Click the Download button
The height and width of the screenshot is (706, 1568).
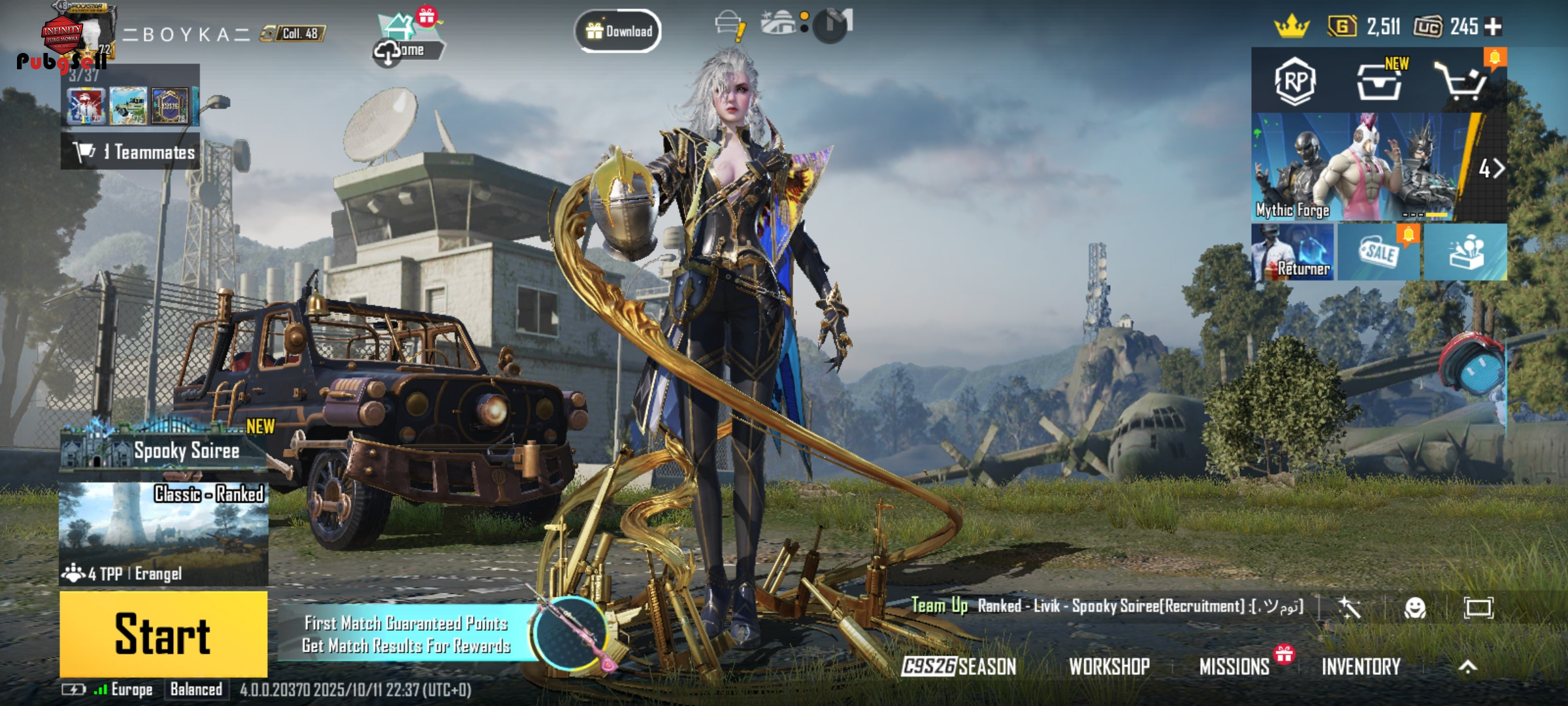tap(618, 31)
